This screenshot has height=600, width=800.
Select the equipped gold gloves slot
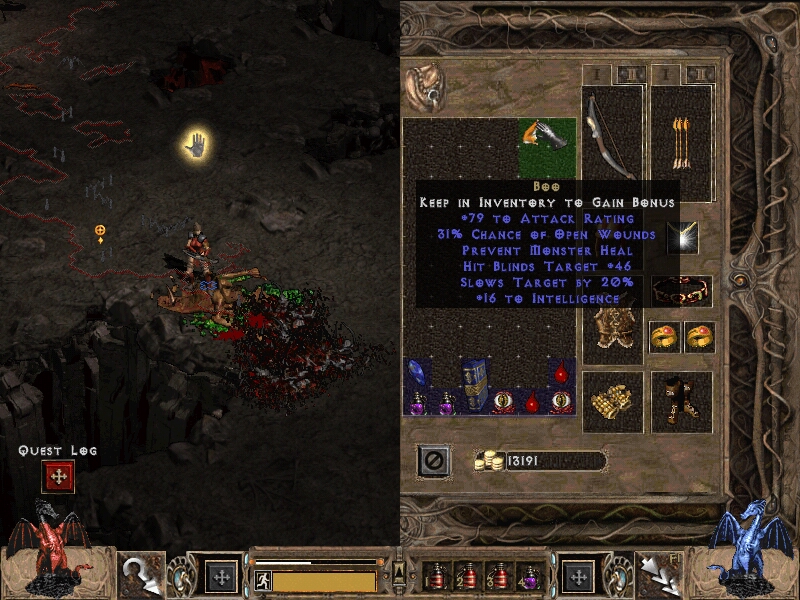pyautogui.click(x=611, y=401)
